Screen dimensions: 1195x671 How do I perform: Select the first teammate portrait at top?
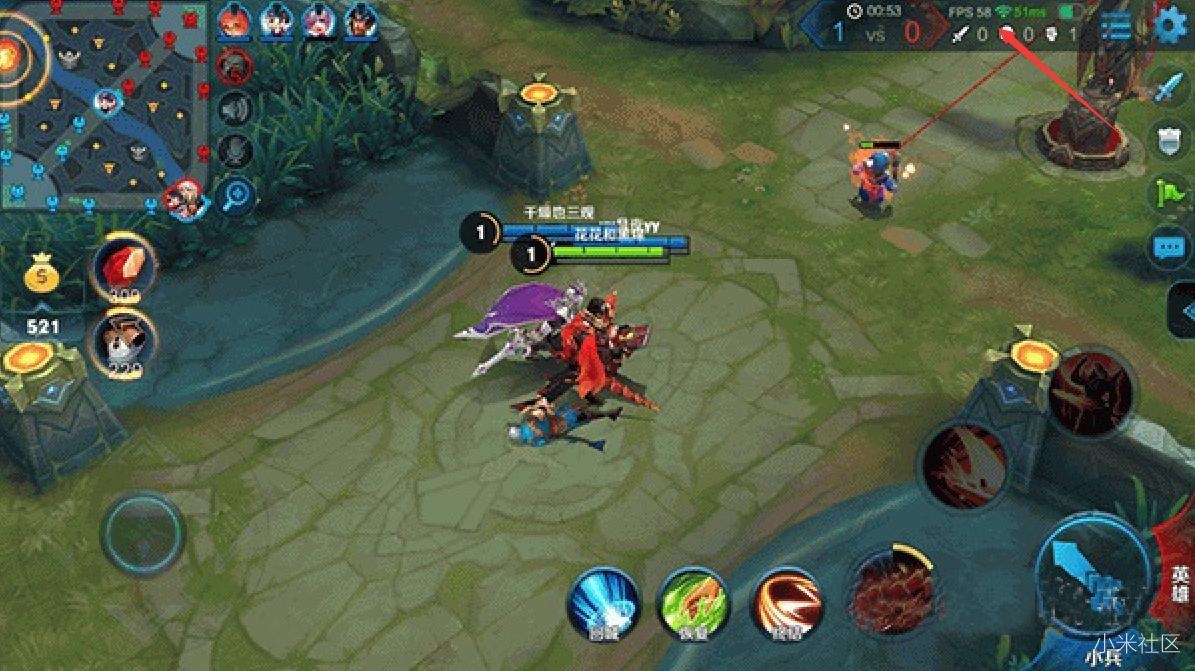click(x=234, y=21)
